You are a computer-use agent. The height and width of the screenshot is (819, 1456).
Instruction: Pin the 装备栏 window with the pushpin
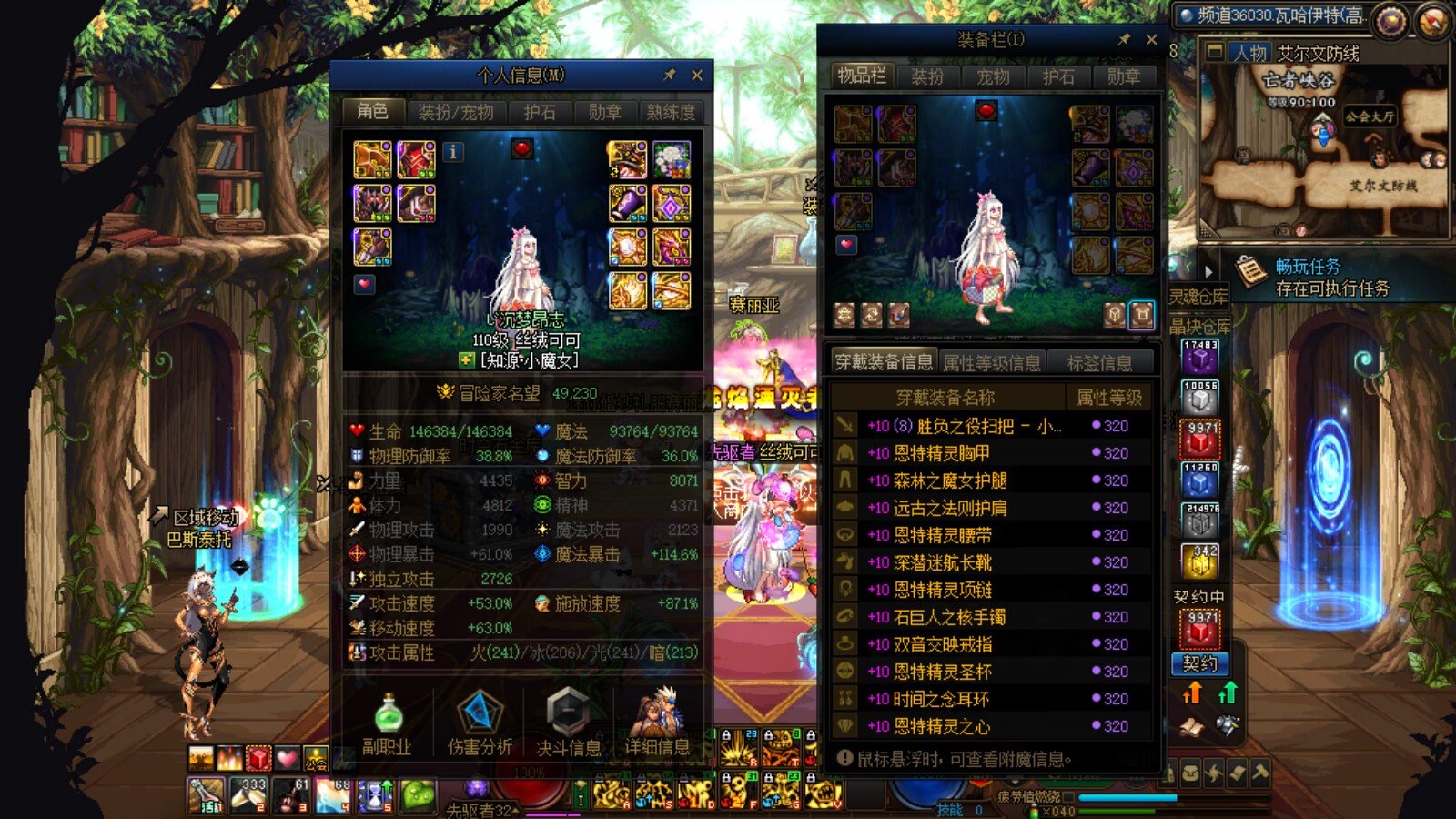tap(1125, 40)
